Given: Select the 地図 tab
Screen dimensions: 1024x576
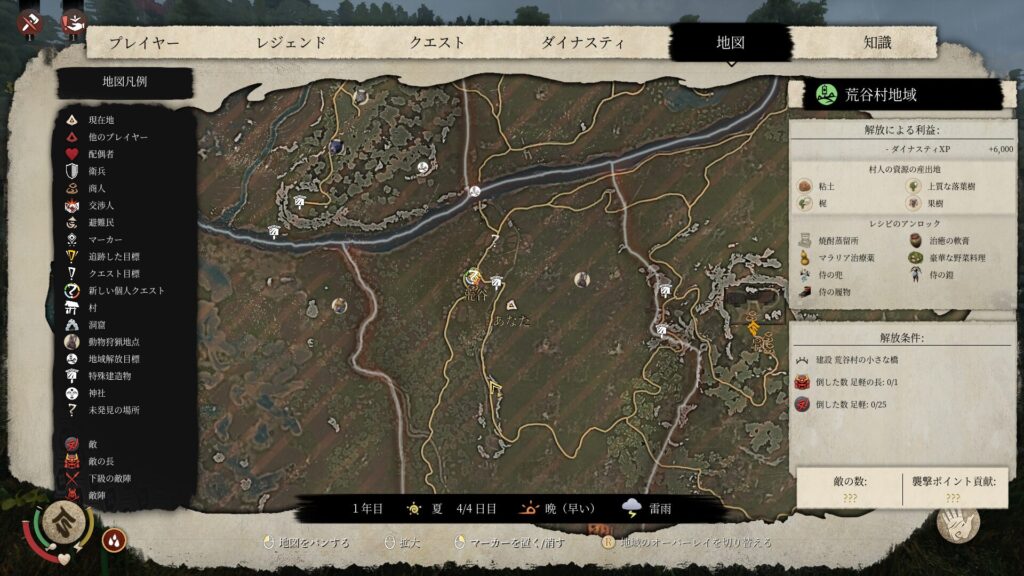Looking at the screenshot, I should point(730,43).
